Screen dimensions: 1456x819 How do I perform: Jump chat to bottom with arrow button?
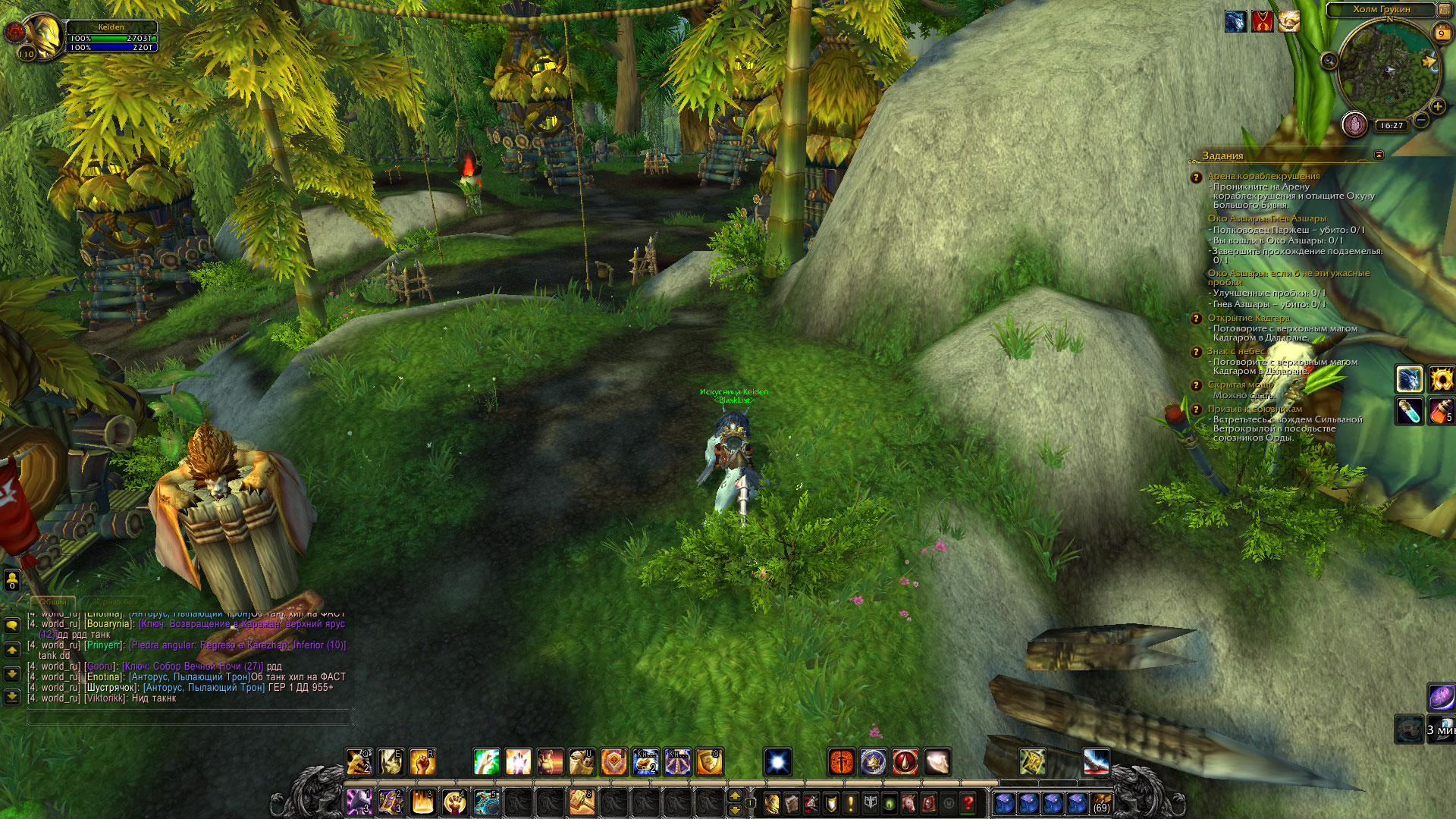click(x=12, y=695)
